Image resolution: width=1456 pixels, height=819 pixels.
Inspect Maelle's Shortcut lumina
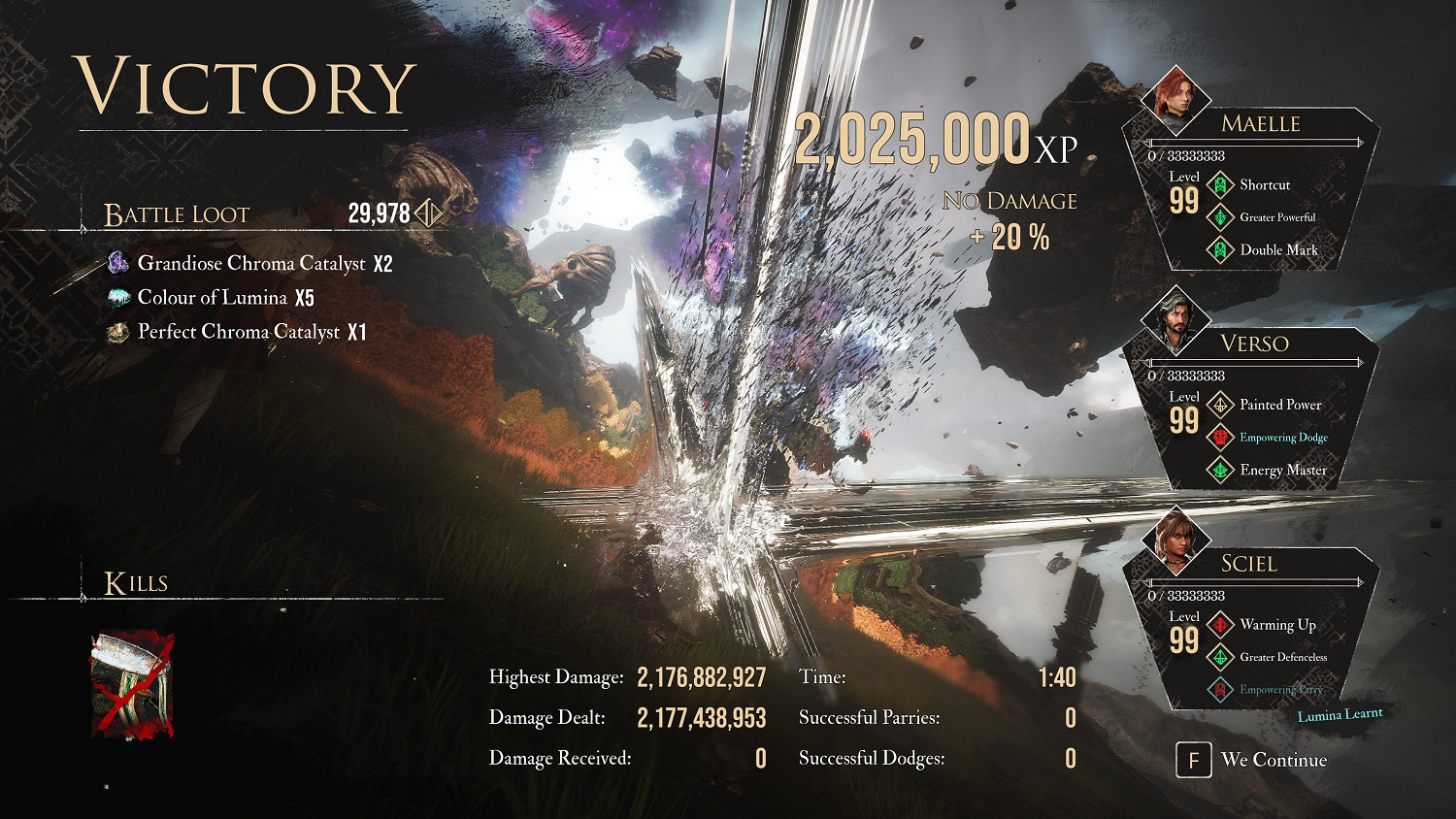(1264, 184)
